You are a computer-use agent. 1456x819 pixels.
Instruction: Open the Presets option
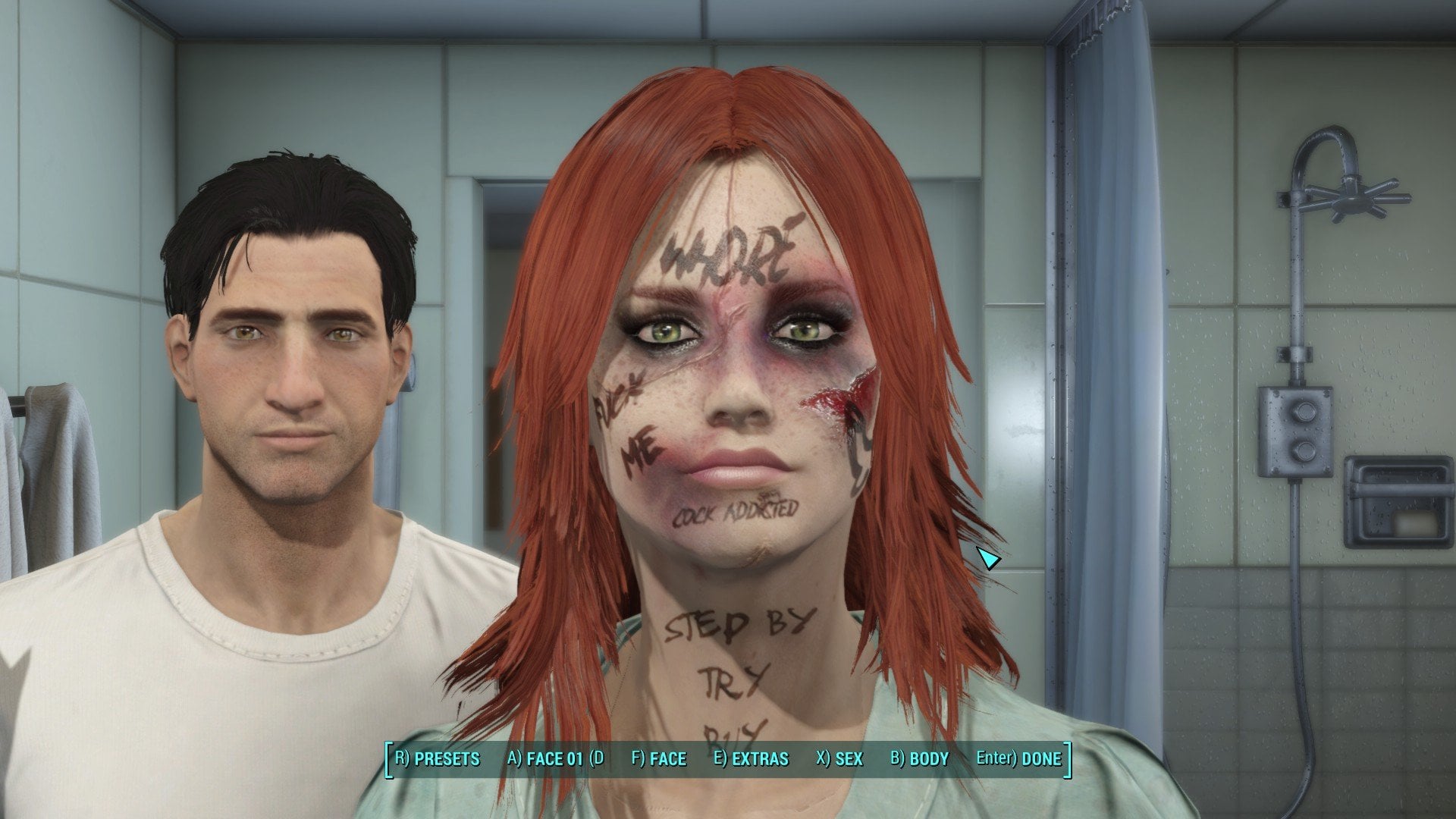tap(438, 759)
